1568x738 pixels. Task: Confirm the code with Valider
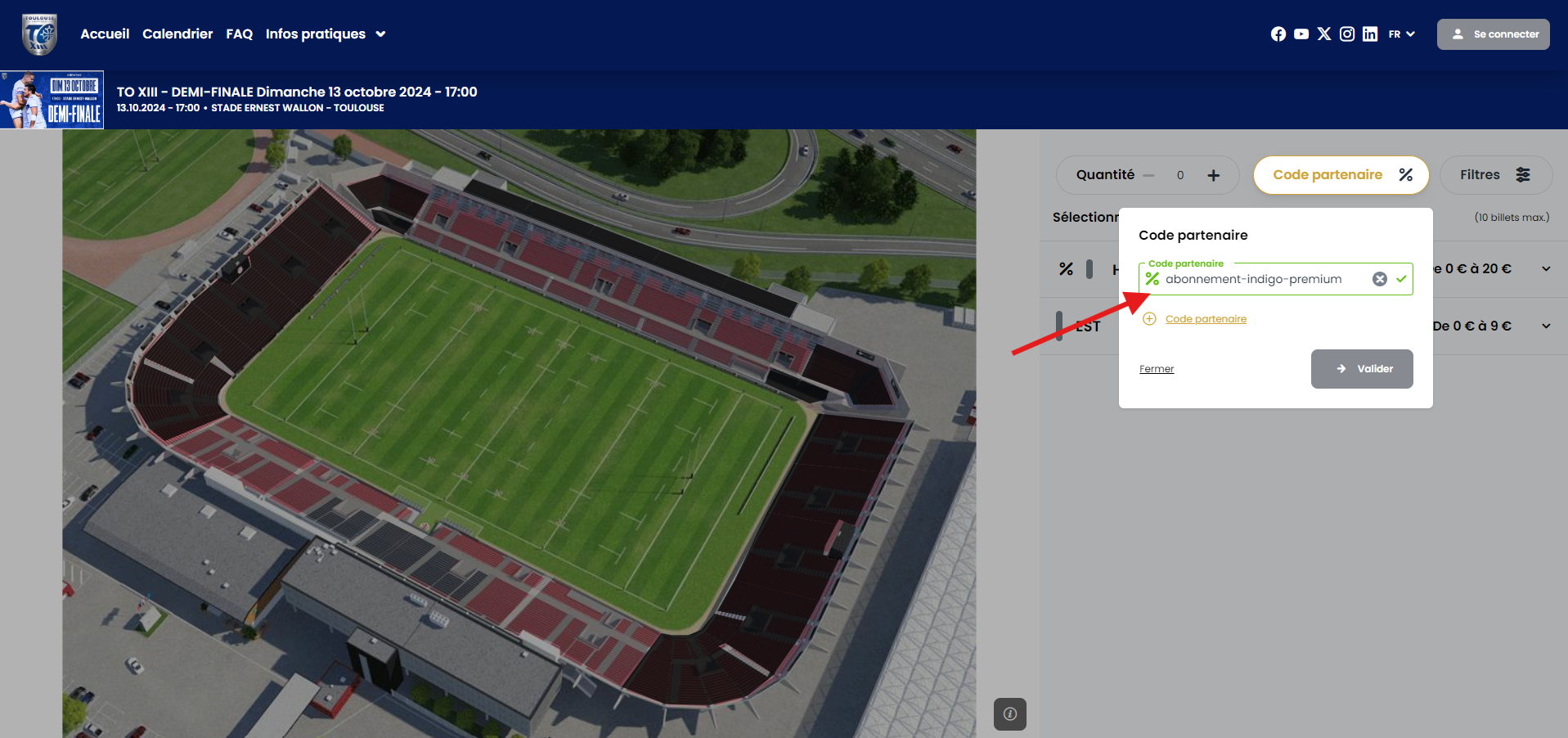tap(1362, 369)
